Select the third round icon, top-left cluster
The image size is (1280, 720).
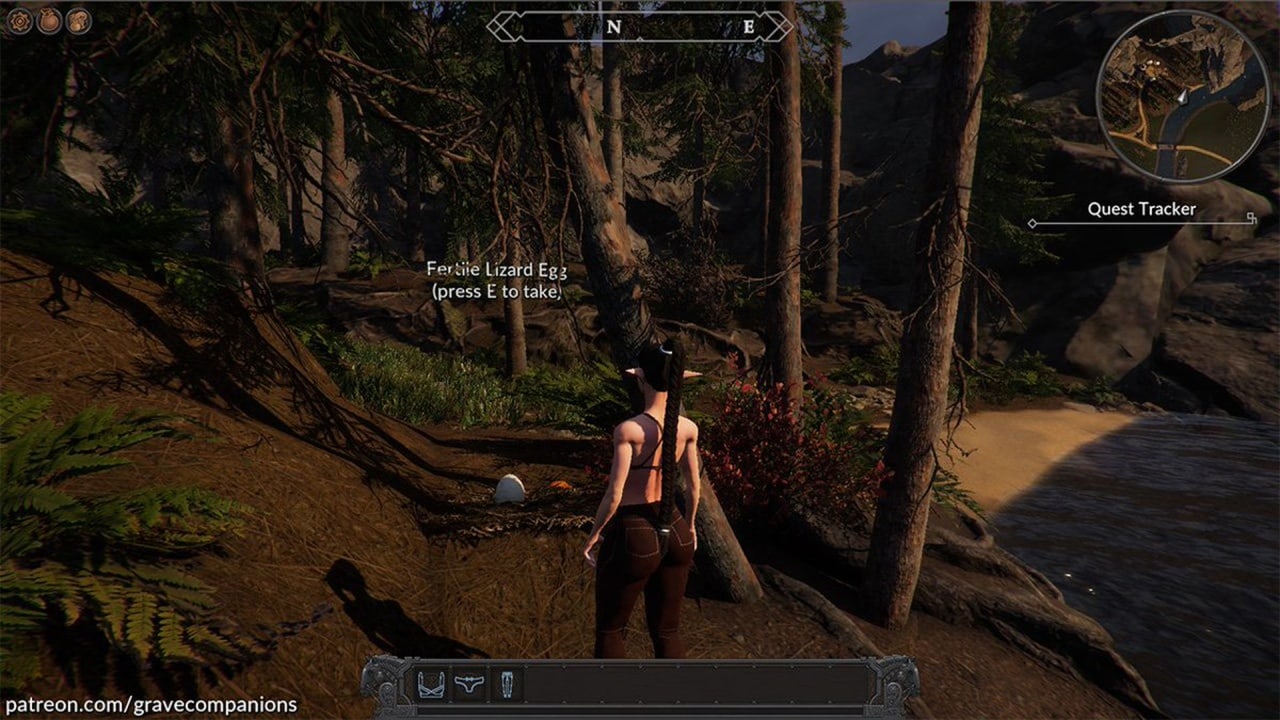(79, 21)
